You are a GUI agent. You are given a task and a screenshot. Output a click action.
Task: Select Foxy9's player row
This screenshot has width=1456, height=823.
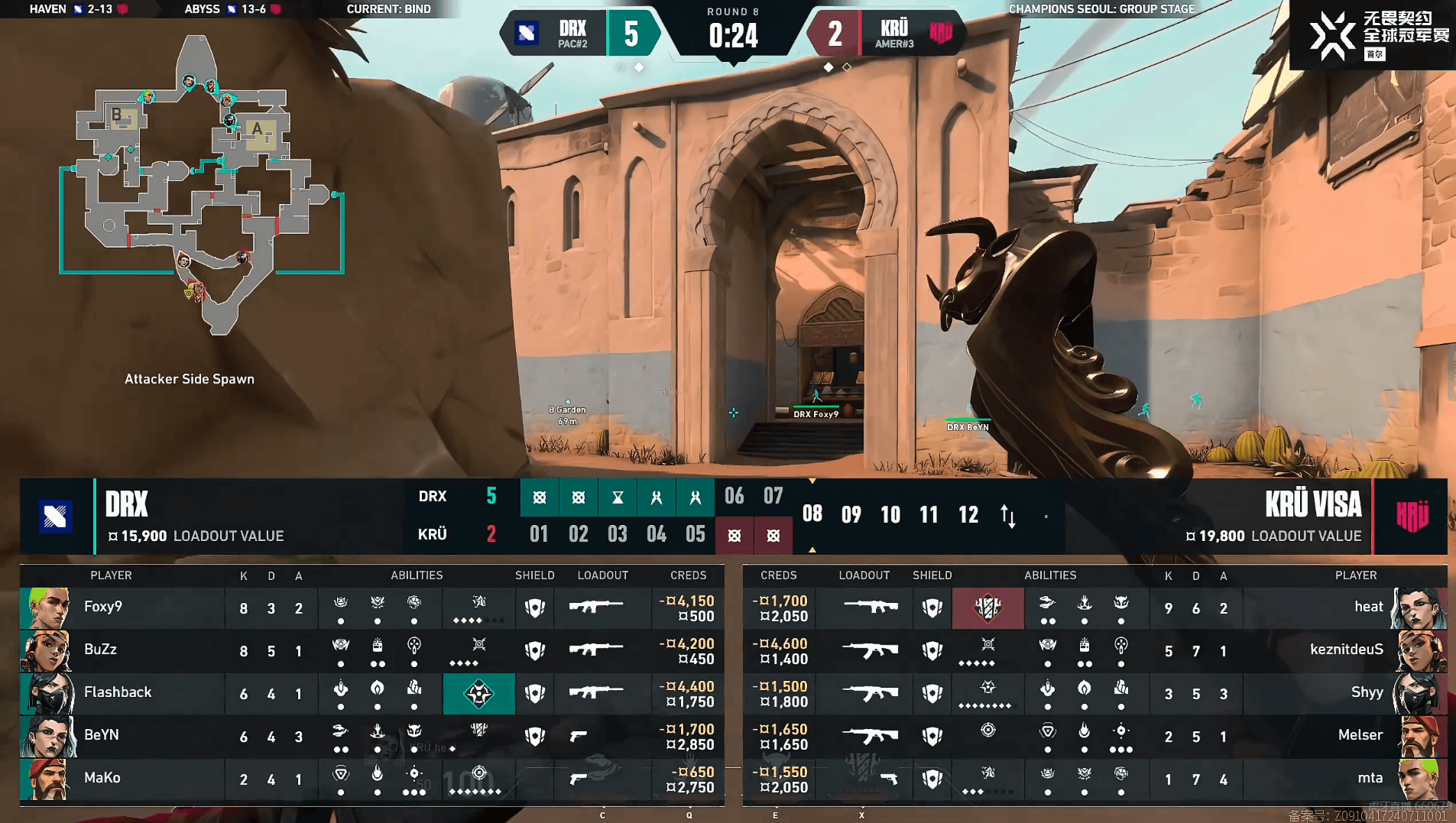(122, 608)
